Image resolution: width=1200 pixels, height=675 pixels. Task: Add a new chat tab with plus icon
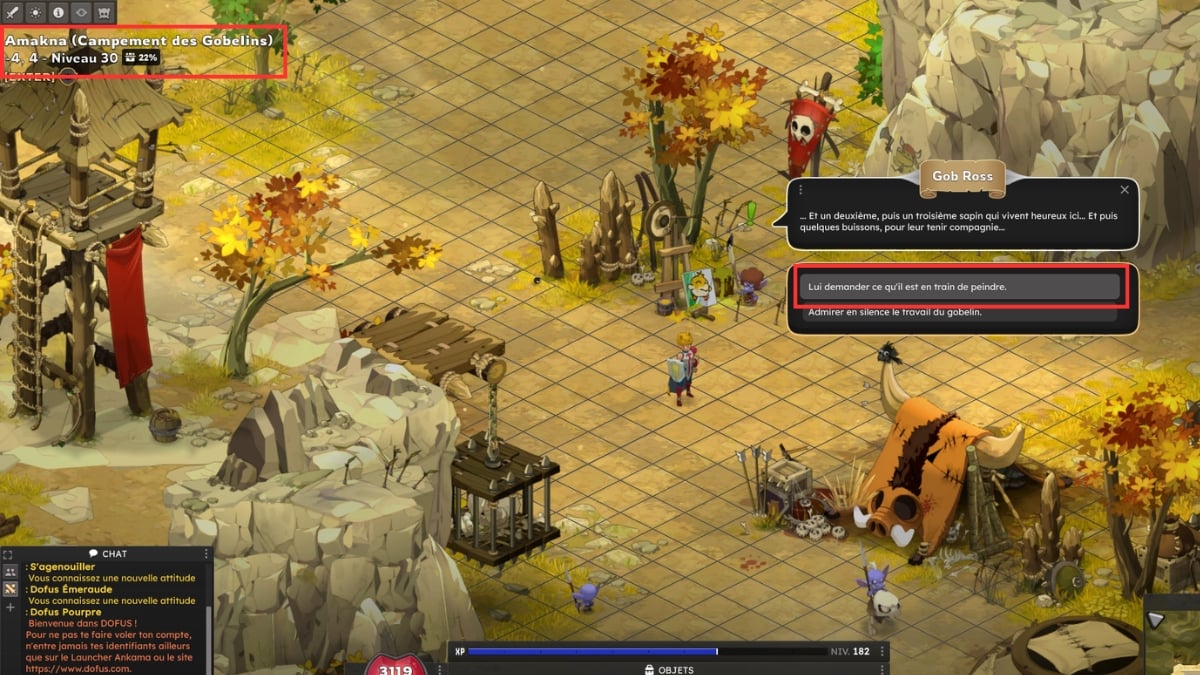click(x=11, y=607)
